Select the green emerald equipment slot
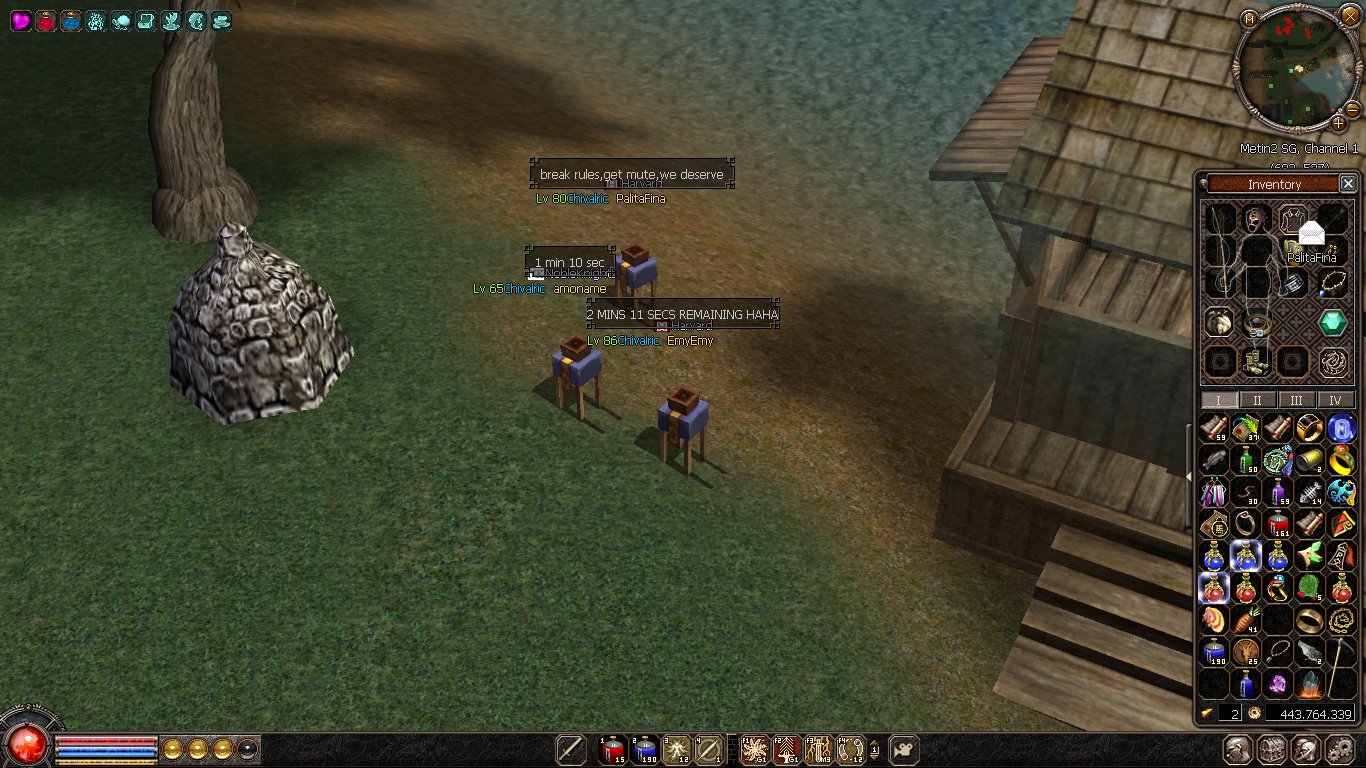Screen dimensions: 1366x768 [1332, 322]
